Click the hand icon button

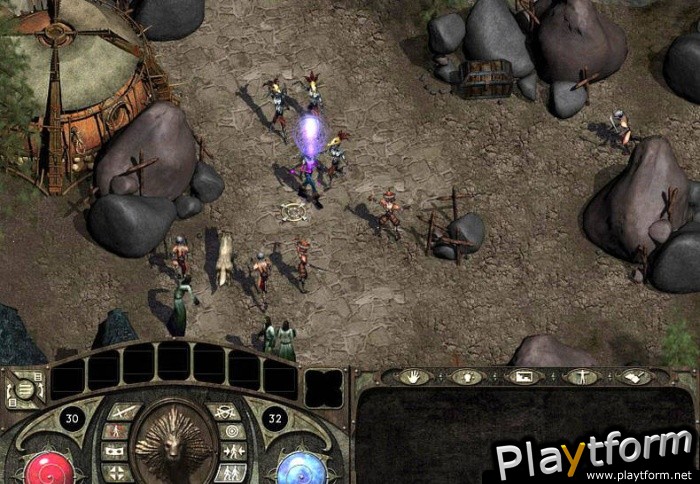[x=414, y=377]
